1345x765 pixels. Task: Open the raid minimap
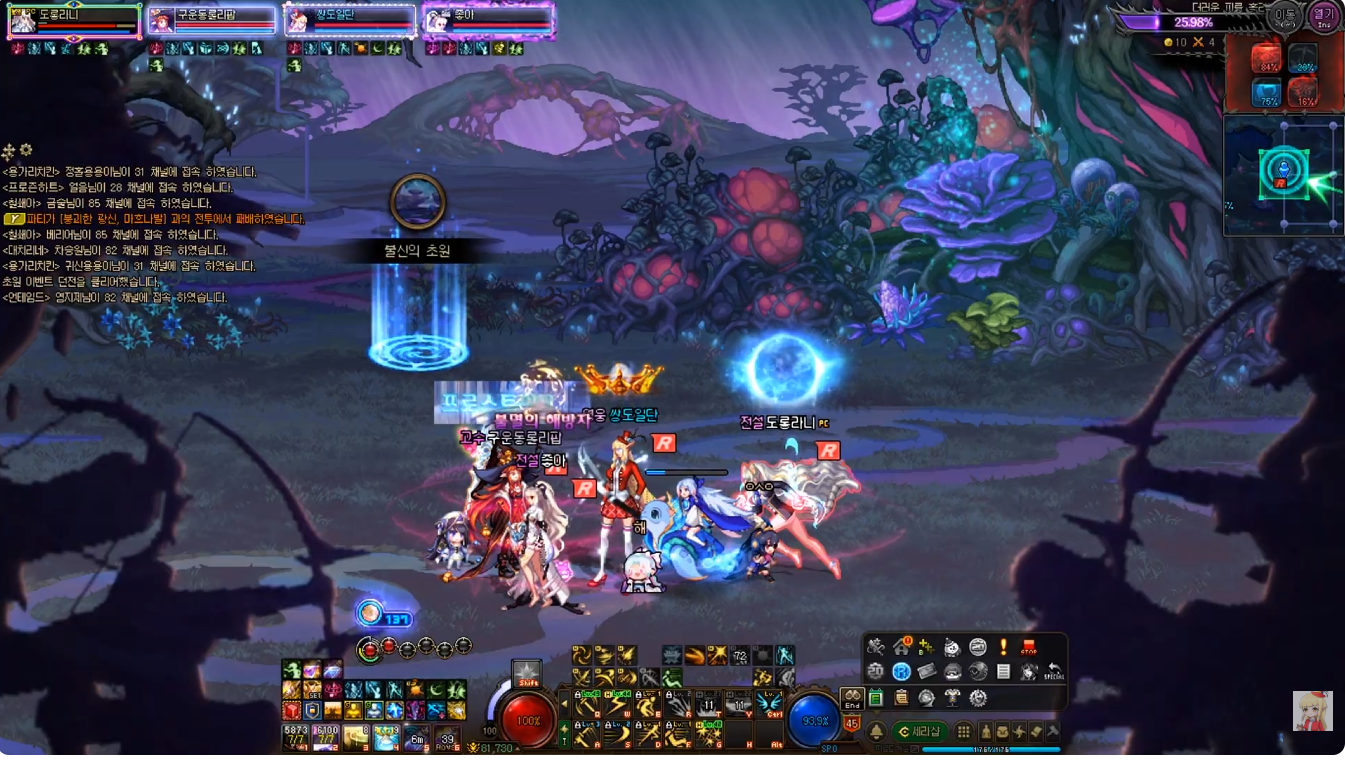pyautogui.click(x=1283, y=176)
